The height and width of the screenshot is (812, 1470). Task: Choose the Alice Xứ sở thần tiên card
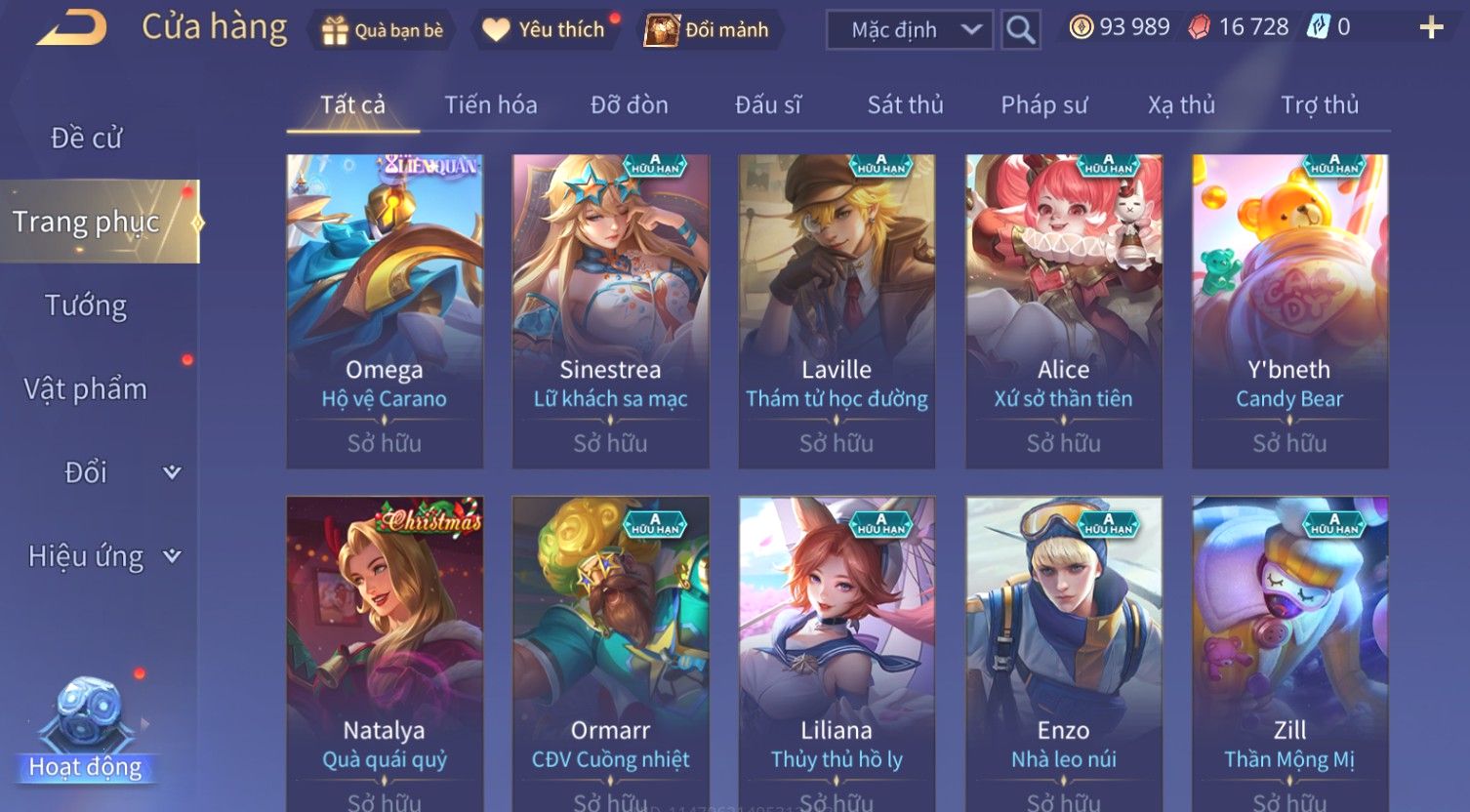coord(1063,310)
